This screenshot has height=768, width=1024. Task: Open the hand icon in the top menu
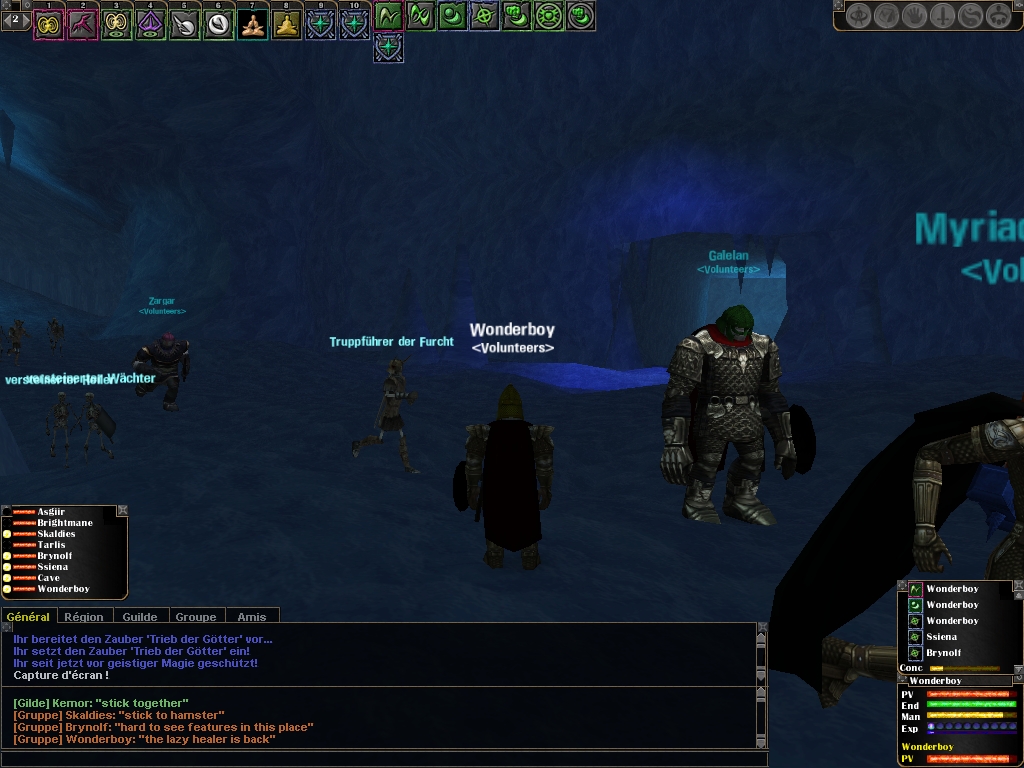coord(914,16)
